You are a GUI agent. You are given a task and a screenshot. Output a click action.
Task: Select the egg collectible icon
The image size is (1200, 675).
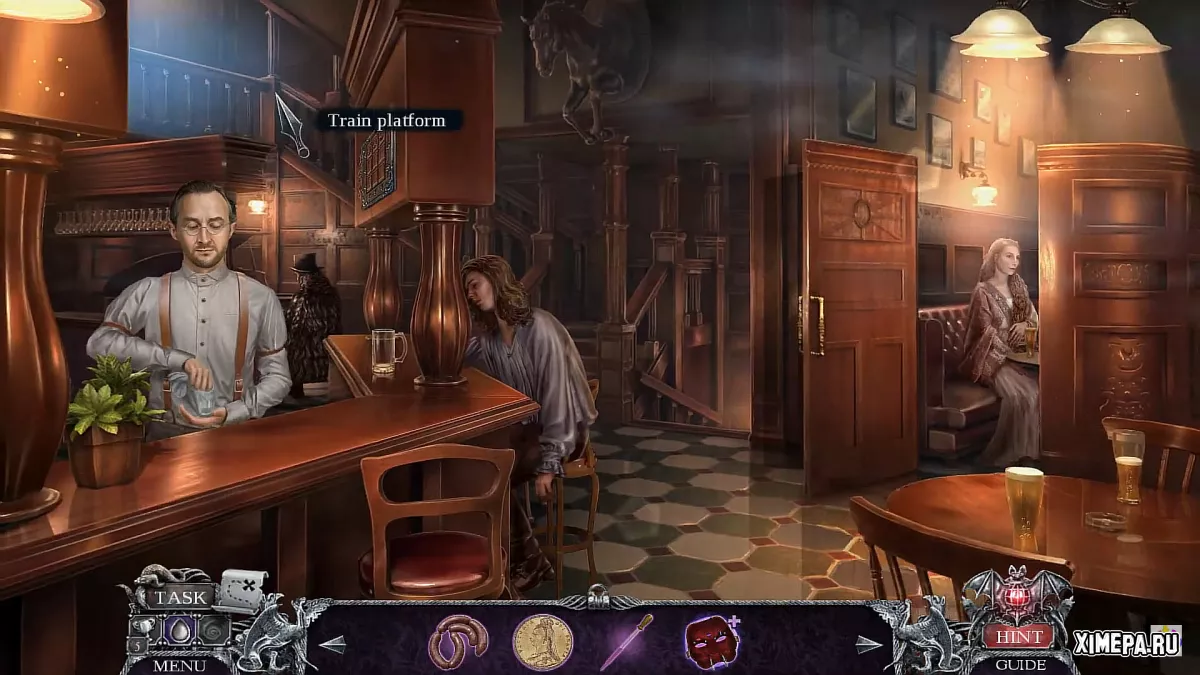coord(181,631)
